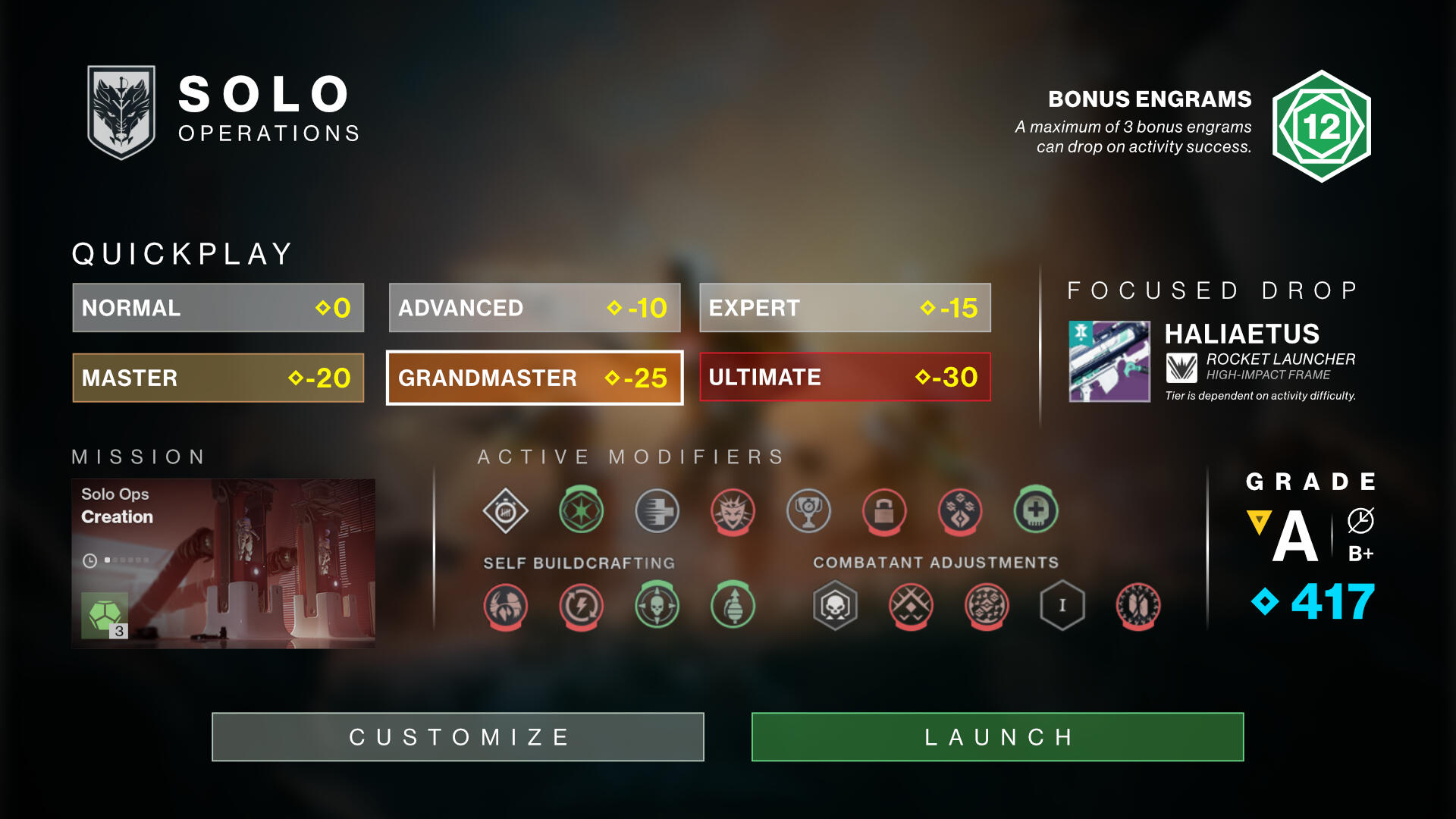The height and width of the screenshot is (819, 1456).
Task: Enable Grandmaster difficulty
Action: click(535, 378)
